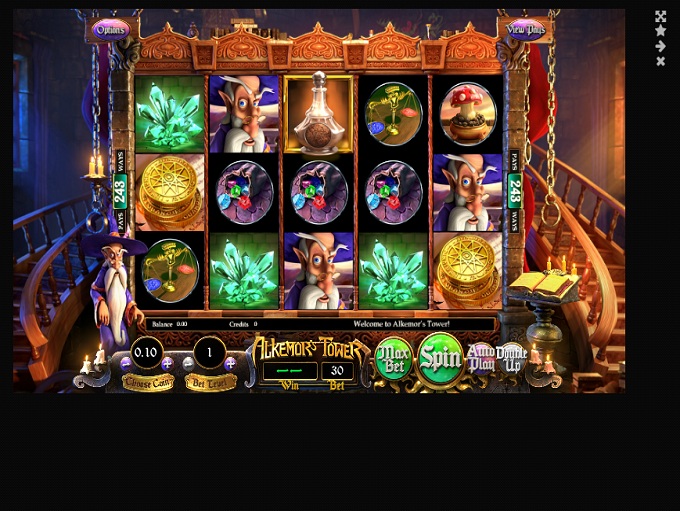
Task: Click the Choose Coin label
Action: 148,383
